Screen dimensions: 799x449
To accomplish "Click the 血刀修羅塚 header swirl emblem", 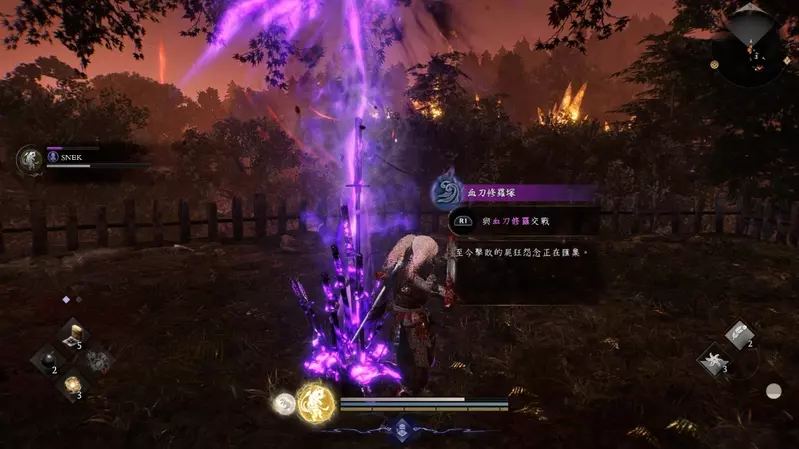I will click(446, 192).
